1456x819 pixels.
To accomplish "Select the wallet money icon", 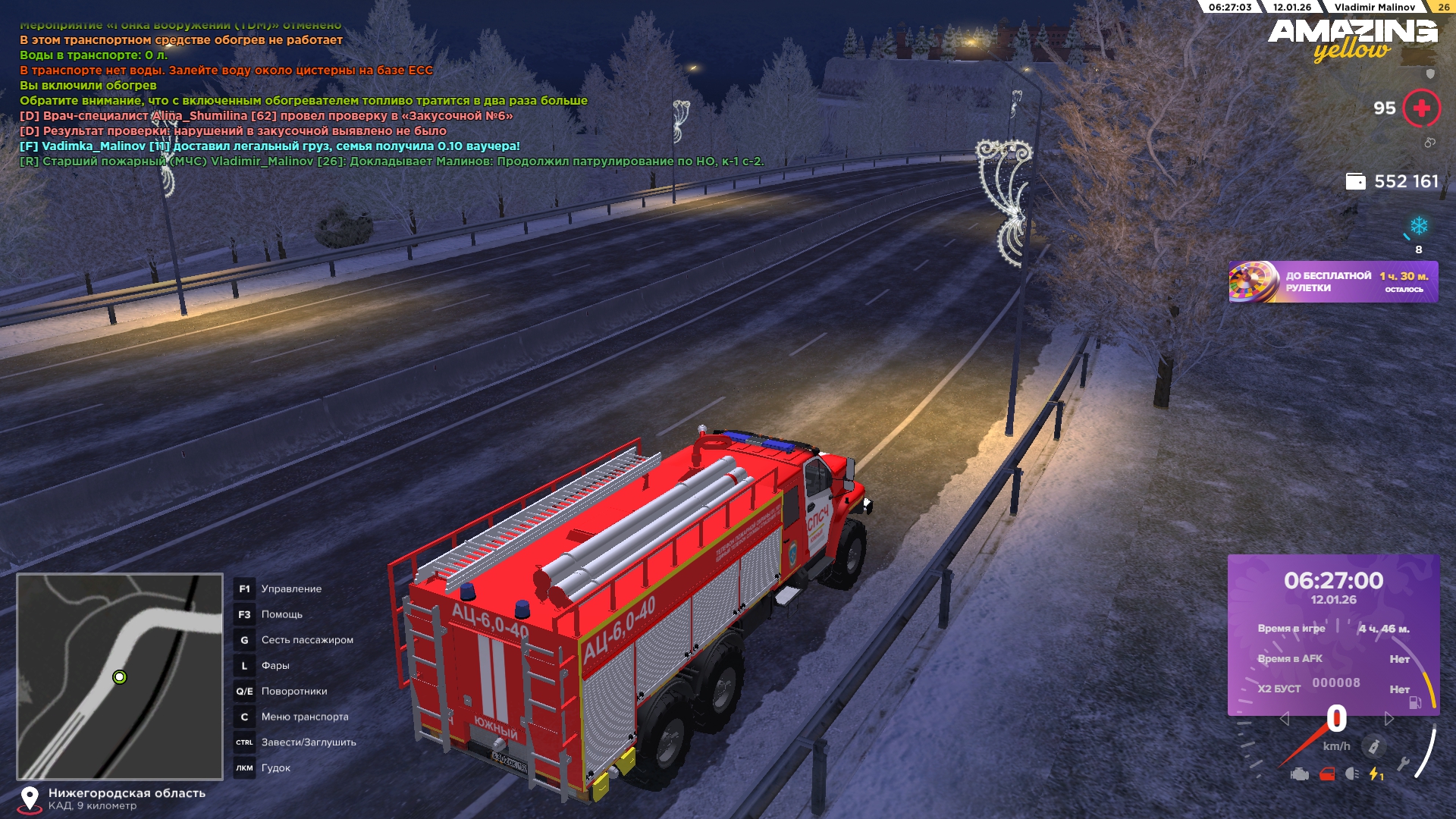I will 1355,182.
